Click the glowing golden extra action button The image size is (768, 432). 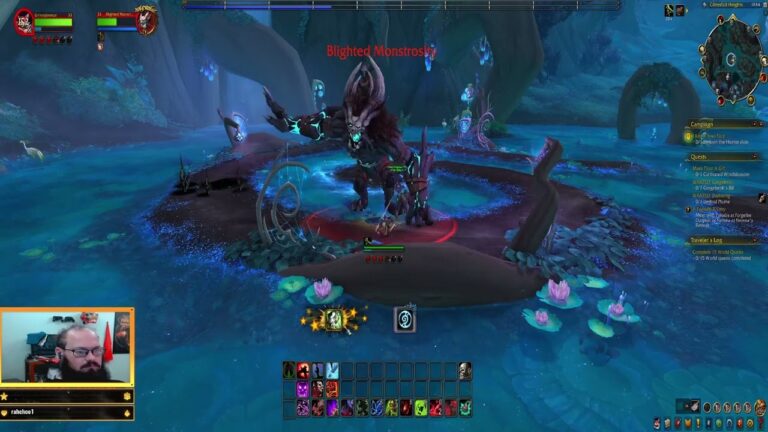tap(336, 319)
